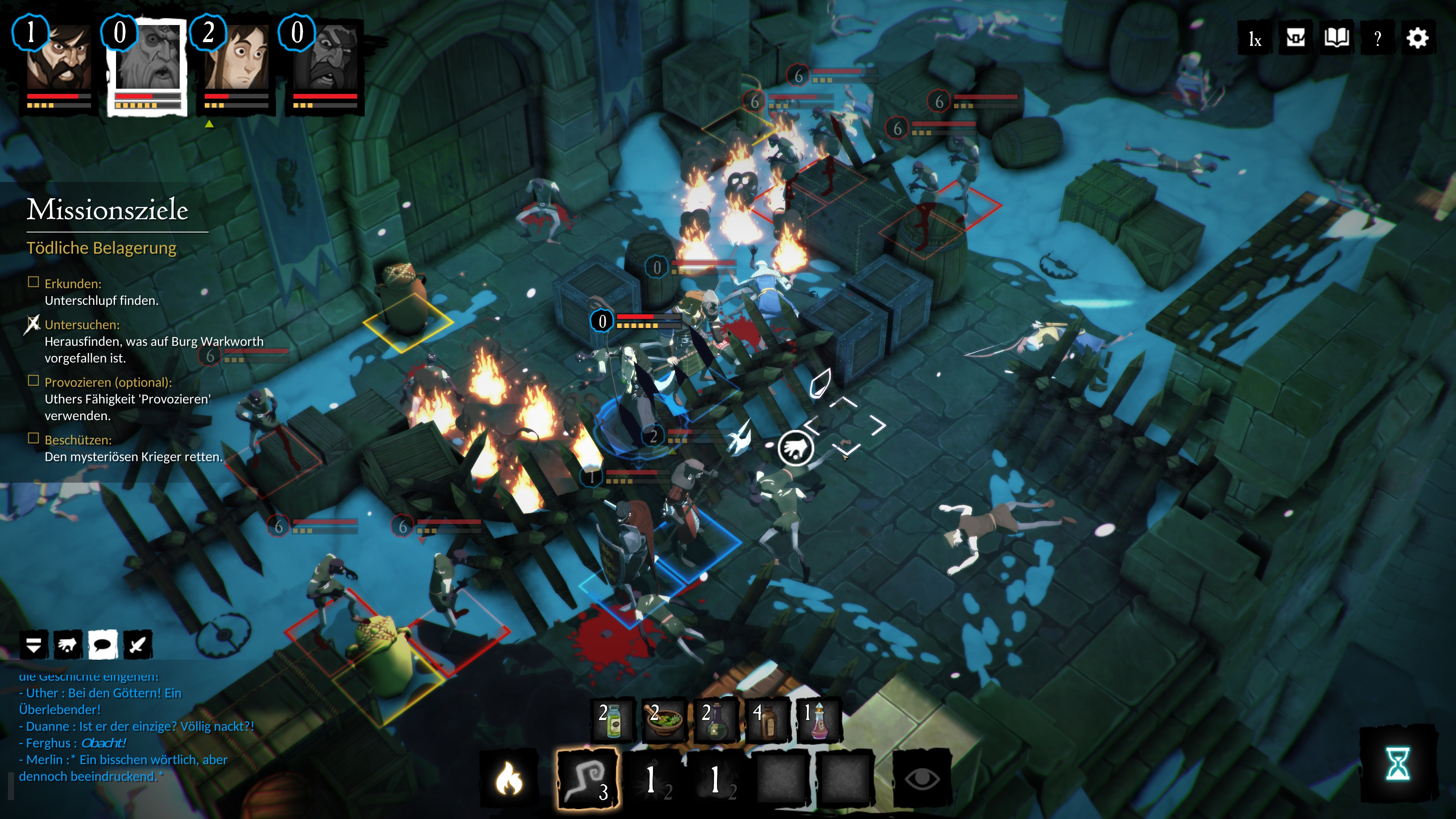Use the herb mortar and pestle item
1456x819 pixels.
point(664,721)
